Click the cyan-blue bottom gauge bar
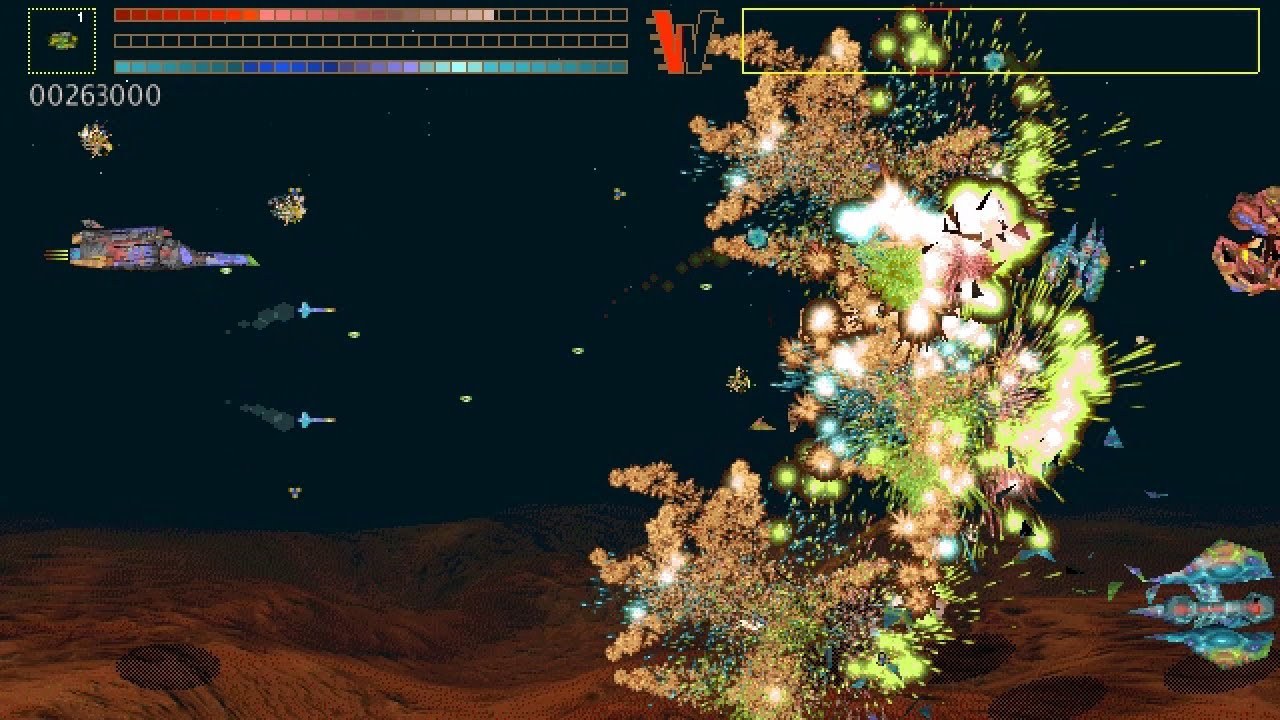Image resolution: width=1280 pixels, height=720 pixels. tap(370, 67)
